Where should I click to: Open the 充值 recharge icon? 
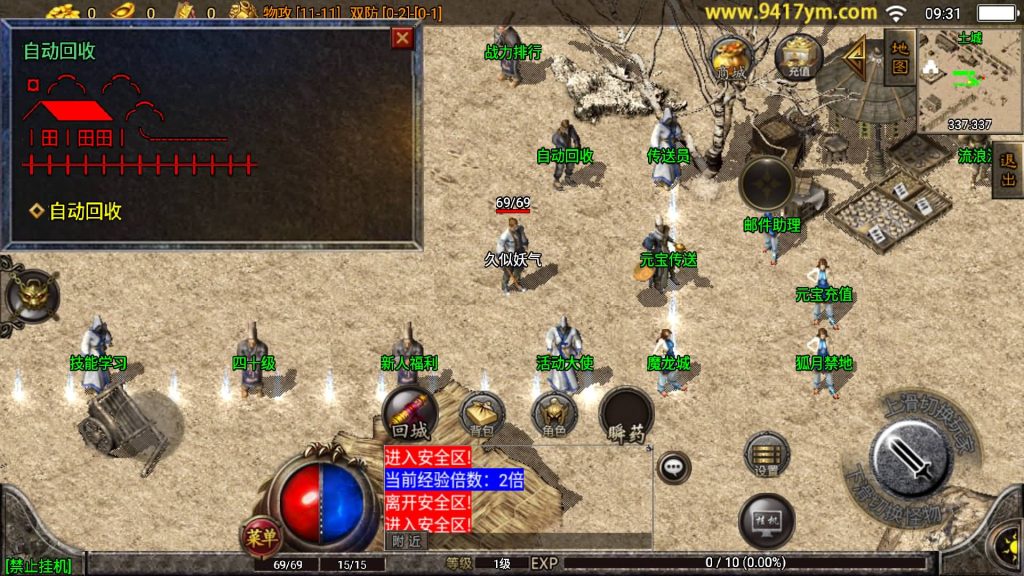[x=798, y=56]
